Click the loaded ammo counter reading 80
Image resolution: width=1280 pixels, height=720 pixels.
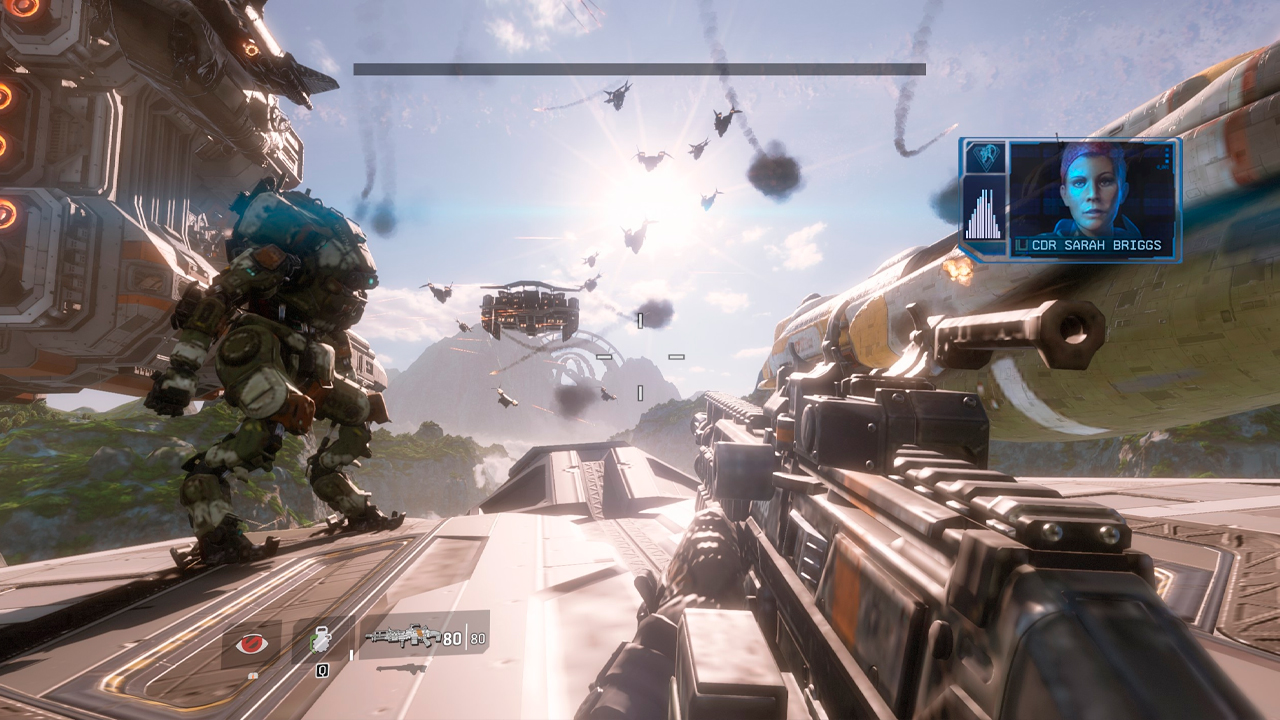click(x=453, y=636)
